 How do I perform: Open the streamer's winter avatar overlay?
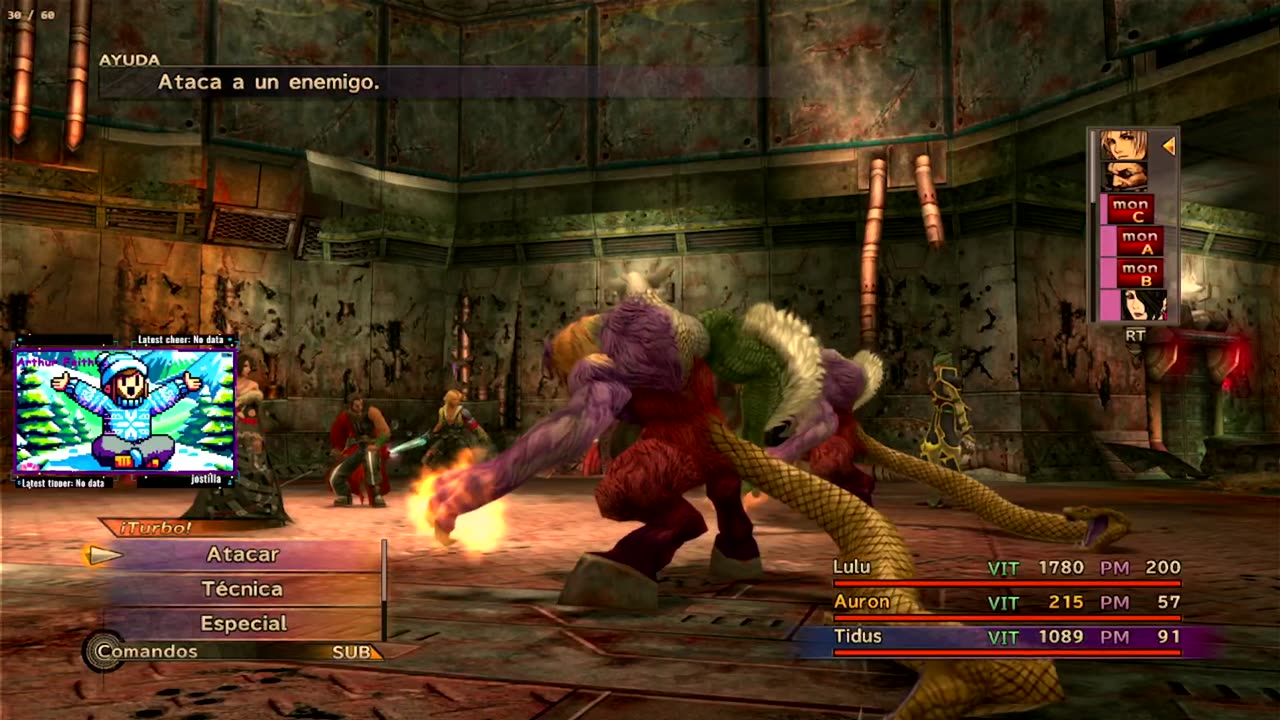pyautogui.click(x=125, y=410)
